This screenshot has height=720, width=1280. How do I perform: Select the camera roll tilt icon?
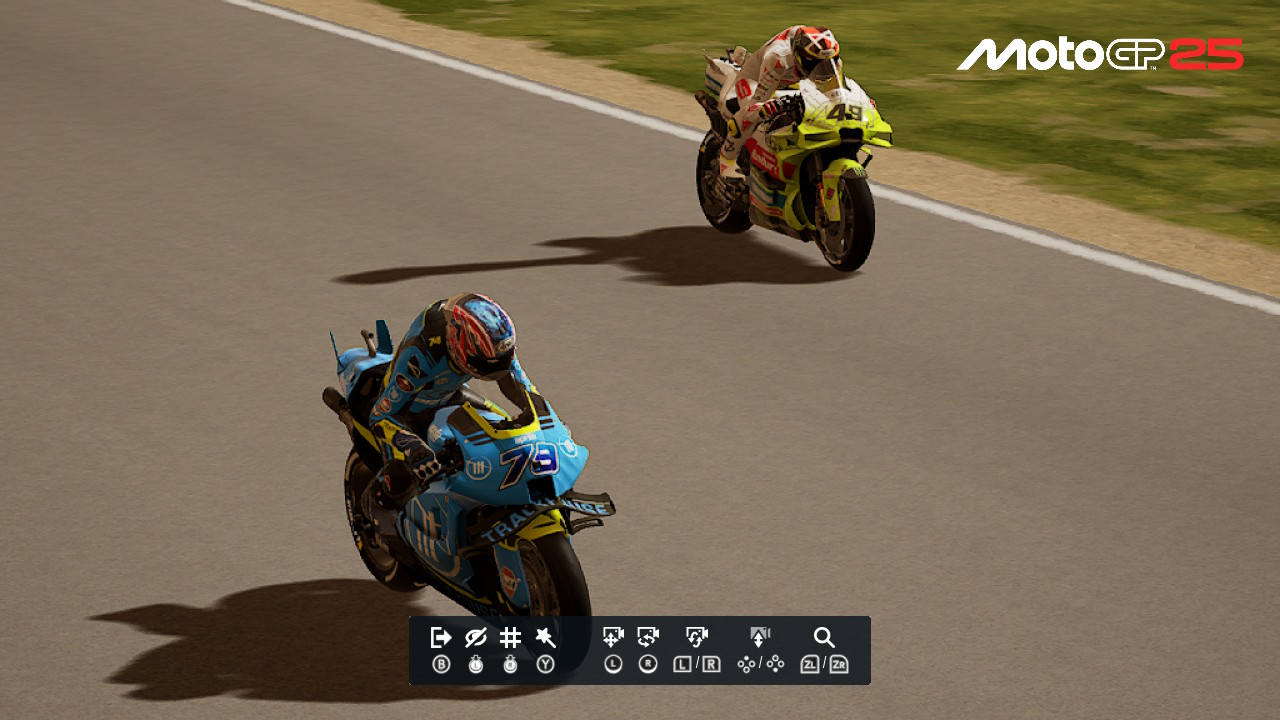point(697,637)
